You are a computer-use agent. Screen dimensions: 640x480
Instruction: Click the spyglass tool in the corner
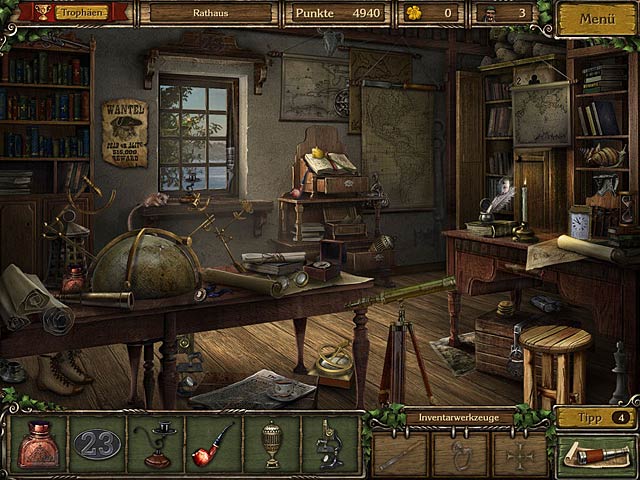[597, 455]
